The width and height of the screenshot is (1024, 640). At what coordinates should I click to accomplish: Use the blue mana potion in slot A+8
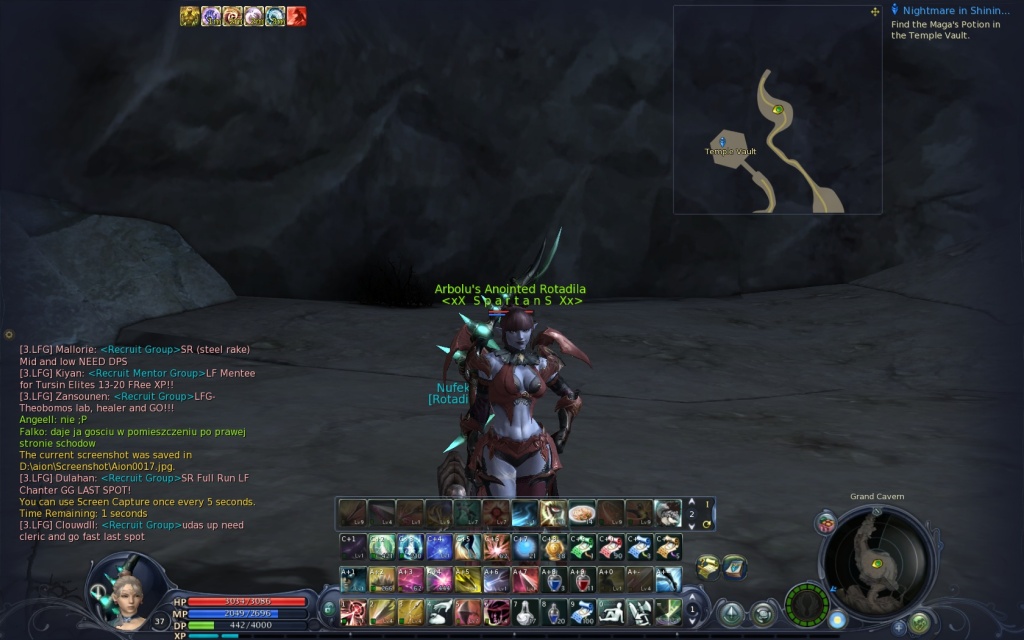[553, 579]
